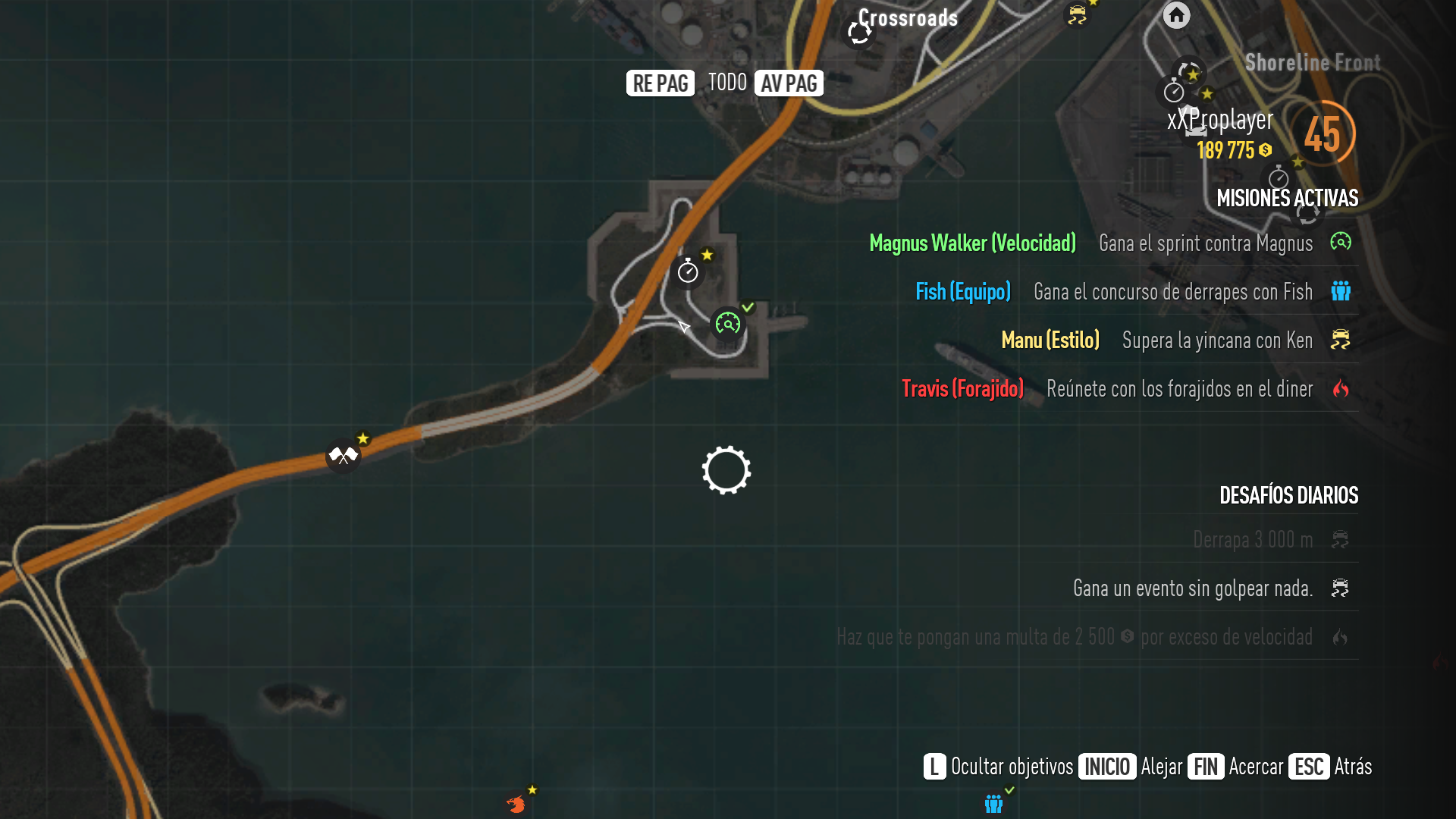Click the orange outlaw flame map marker
The height and width of the screenshot is (819, 1456).
[516, 804]
